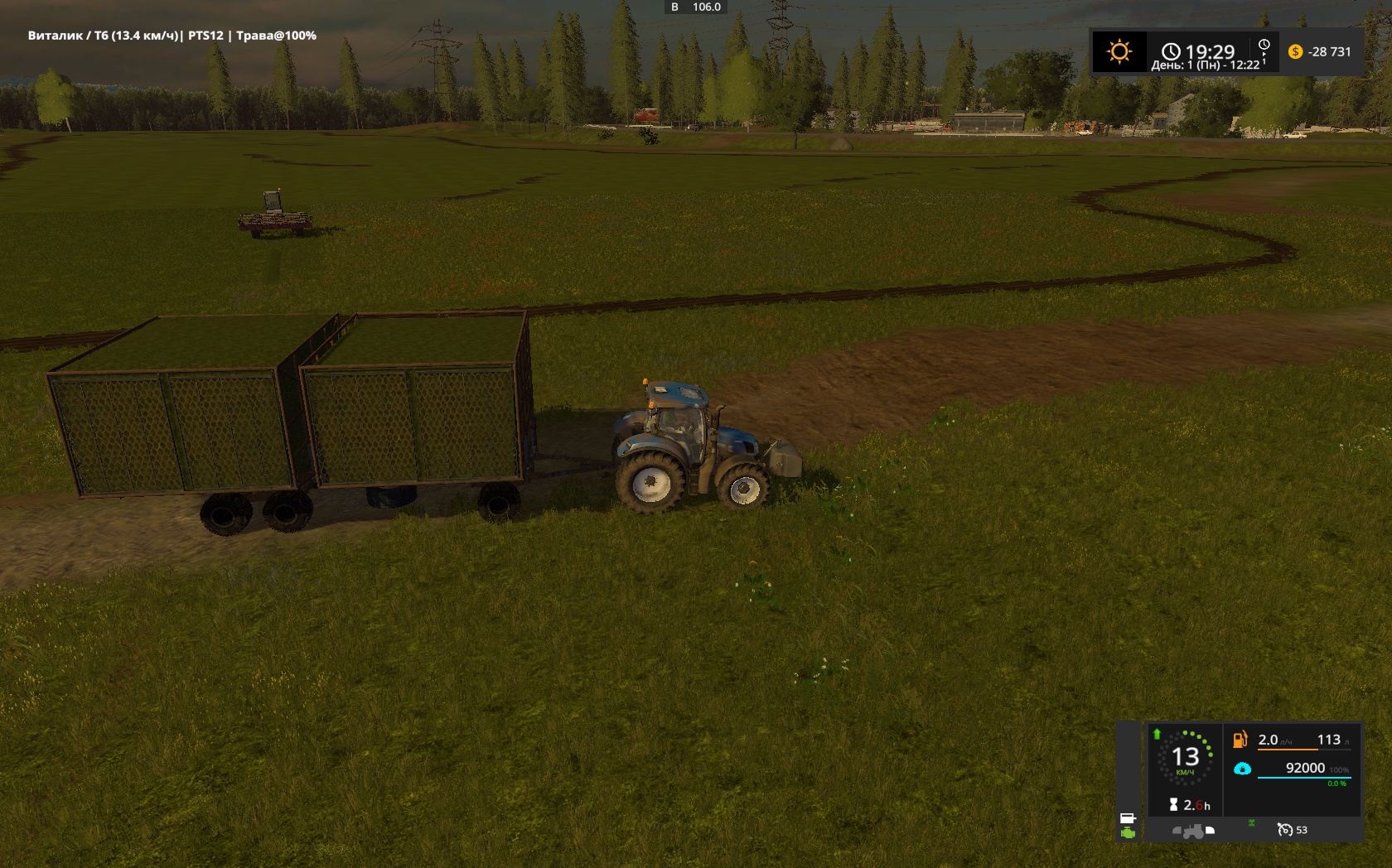The image size is (1392, 868).
Task: Click the cyan grass fill-level icon
Action: coord(1242,769)
